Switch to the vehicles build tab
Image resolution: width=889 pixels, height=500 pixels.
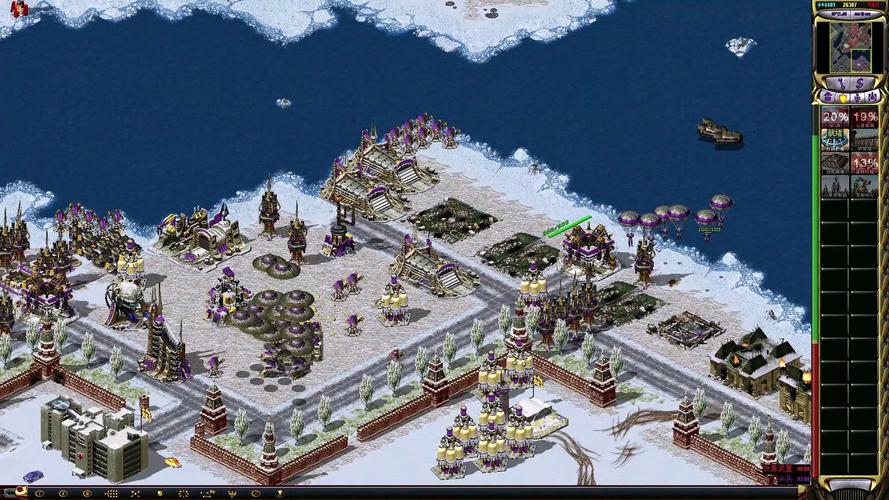click(873, 97)
